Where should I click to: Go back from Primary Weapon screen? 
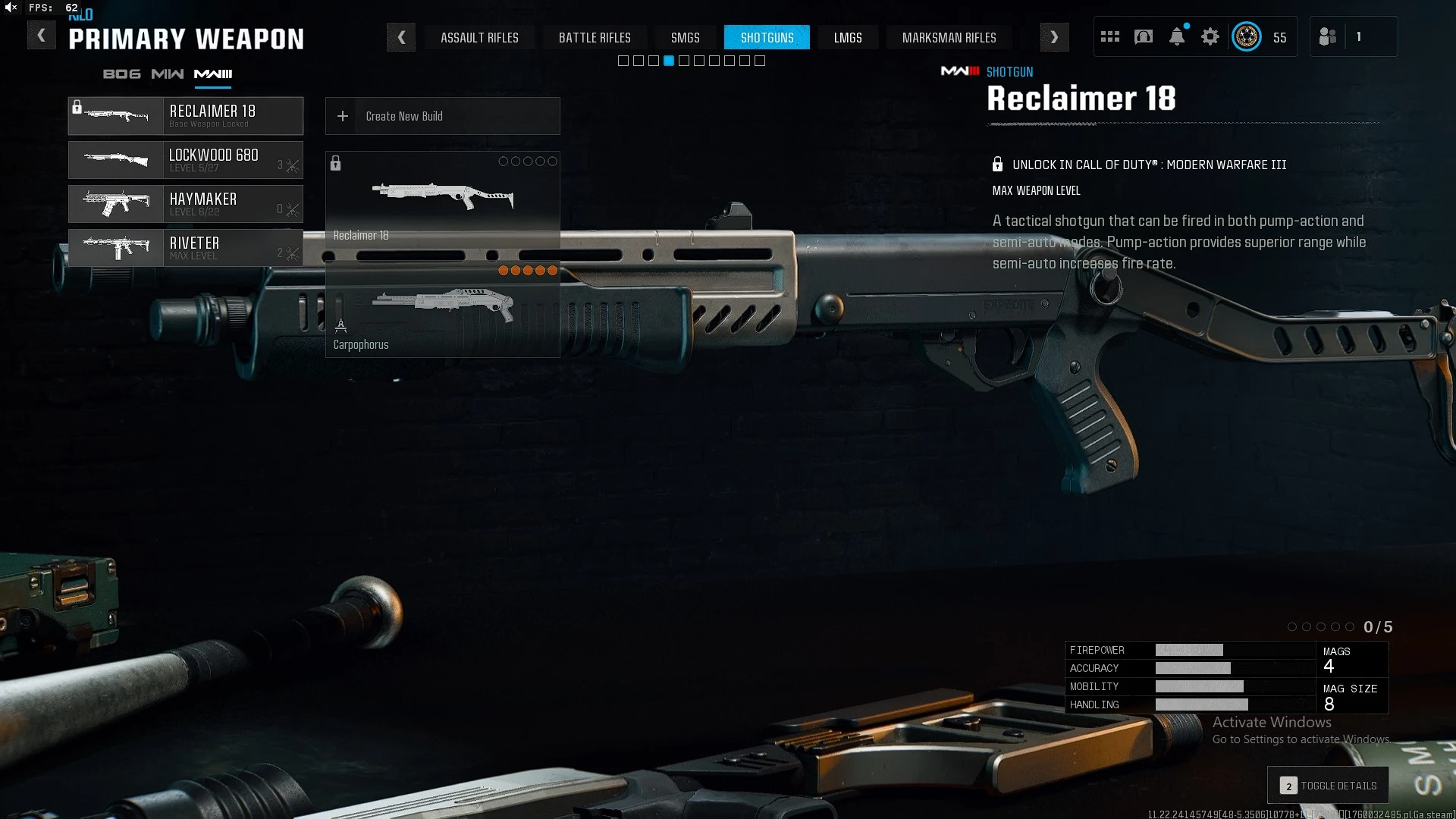click(42, 36)
